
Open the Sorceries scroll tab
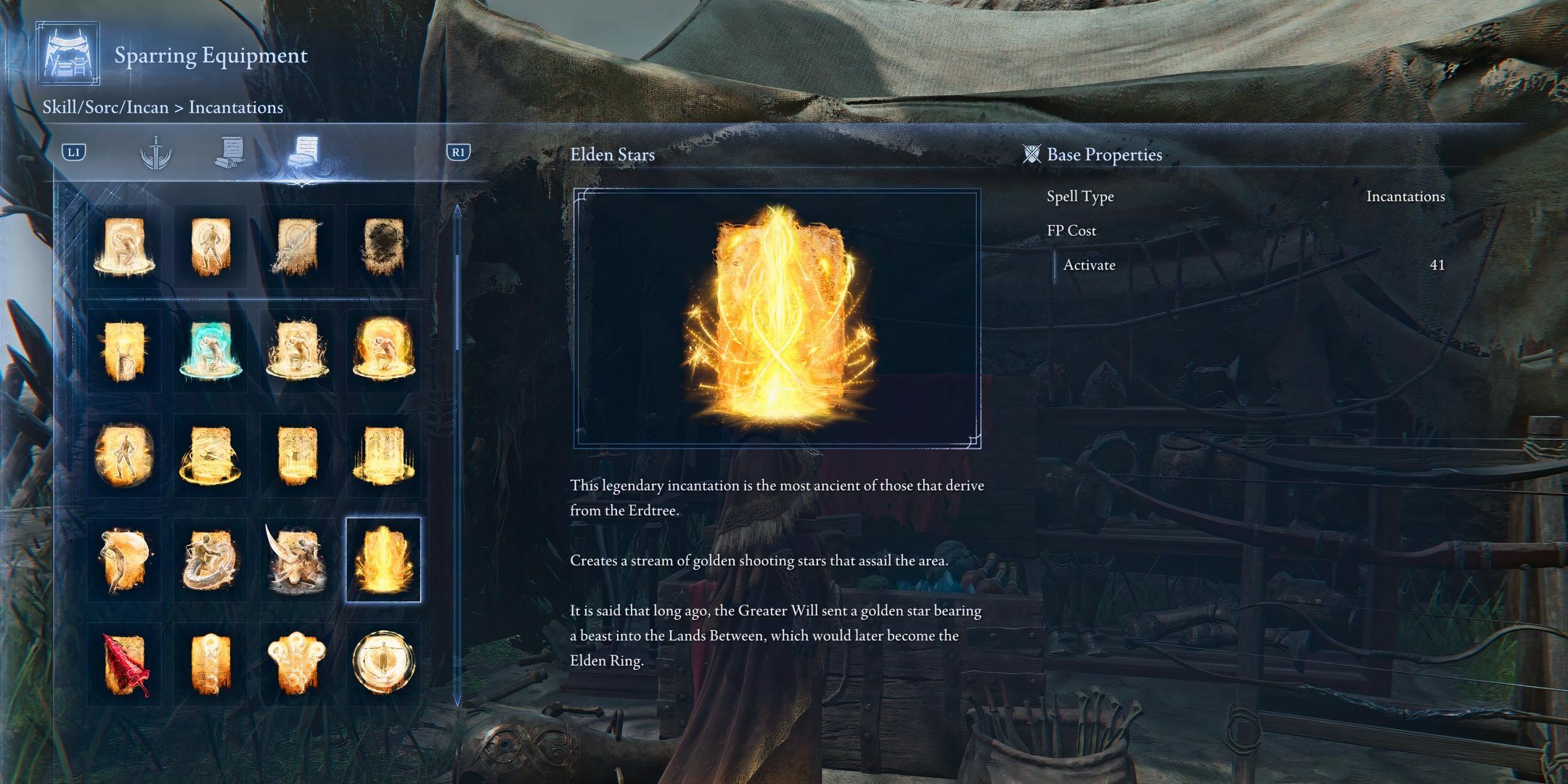tap(231, 153)
